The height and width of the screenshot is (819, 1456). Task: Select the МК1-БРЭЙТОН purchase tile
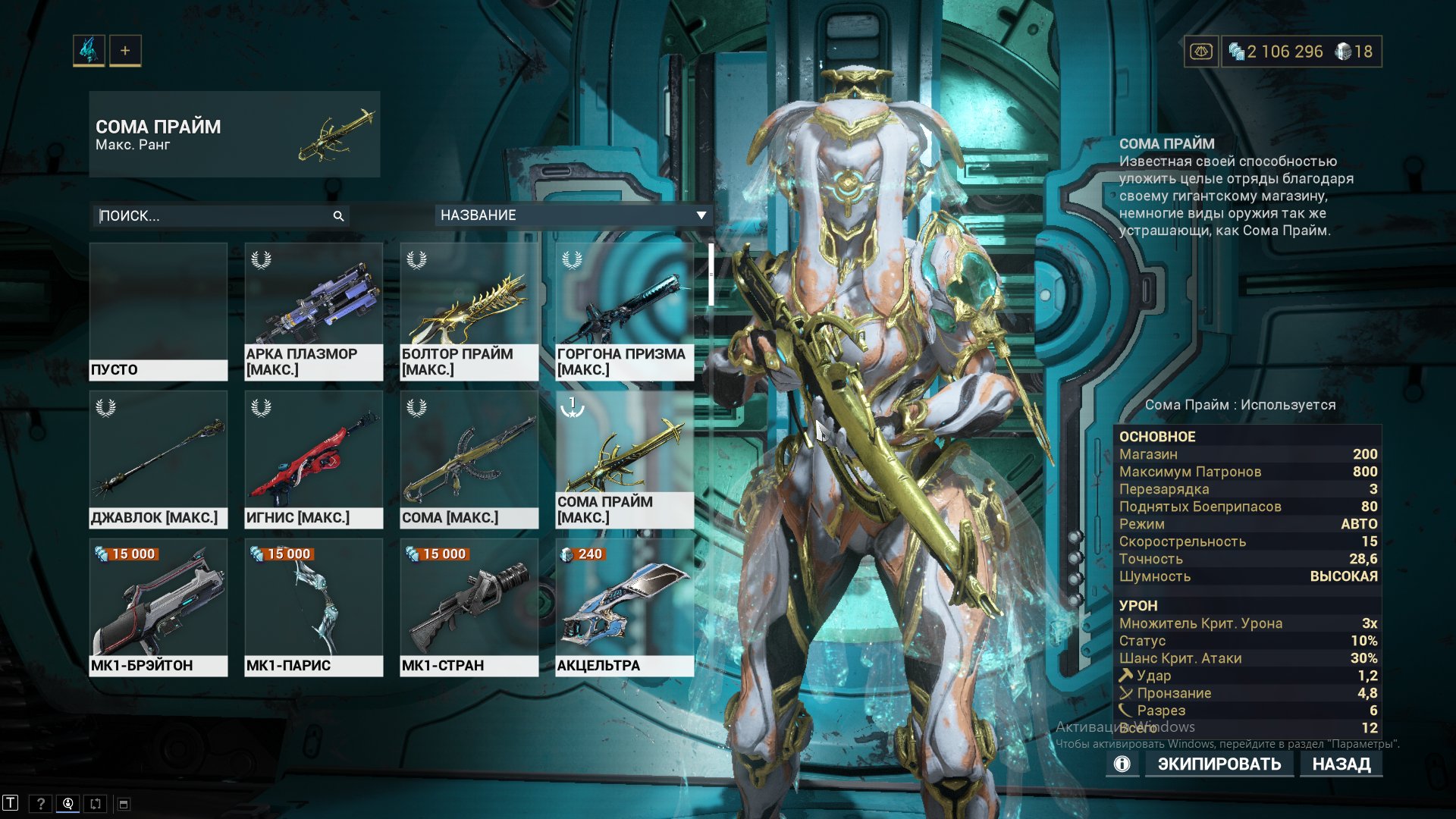point(158,607)
